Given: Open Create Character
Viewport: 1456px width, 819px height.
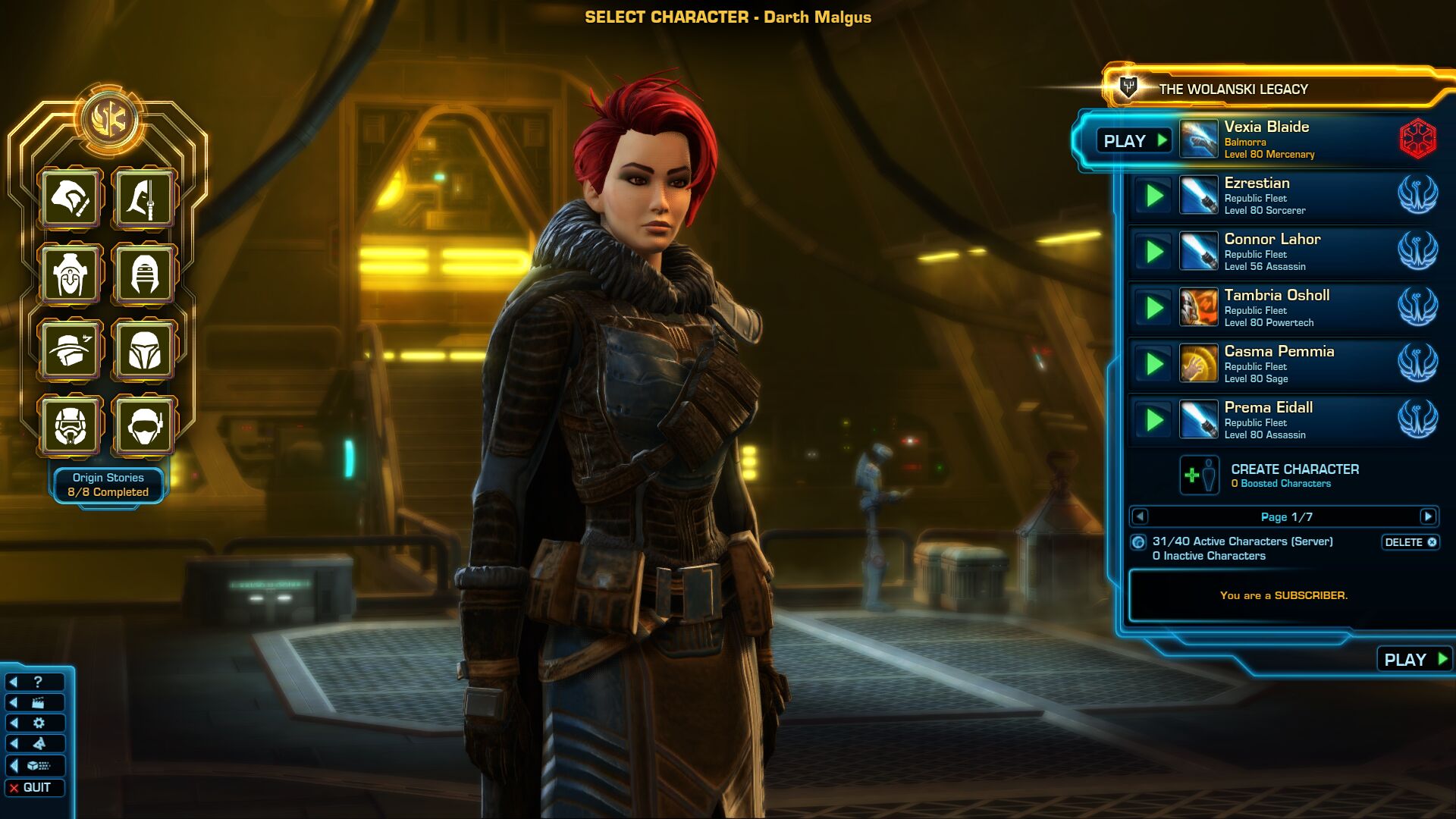Looking at the screenshot, I should (1293, 475).
